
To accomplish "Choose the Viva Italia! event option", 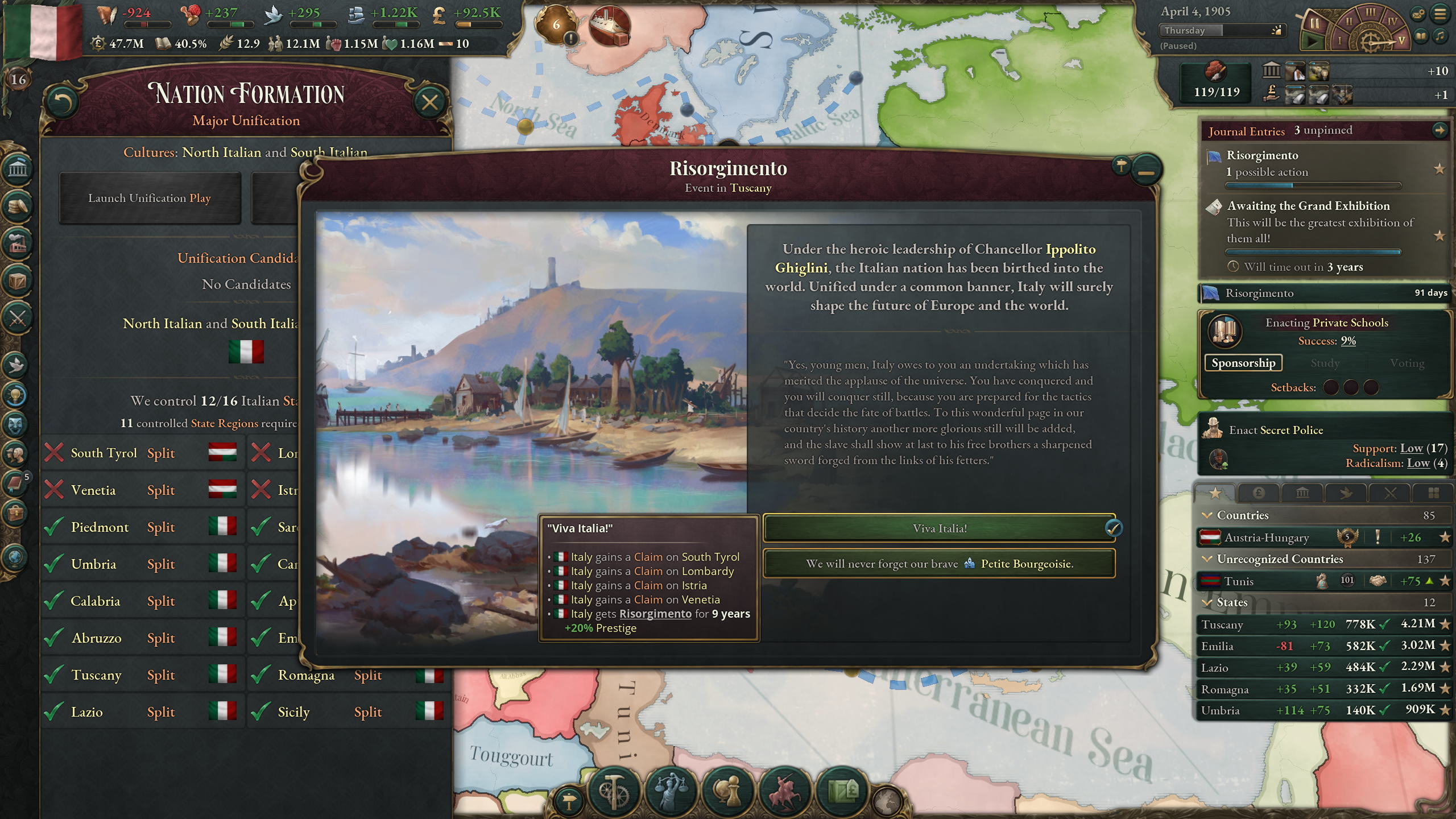I will [938, 528].
